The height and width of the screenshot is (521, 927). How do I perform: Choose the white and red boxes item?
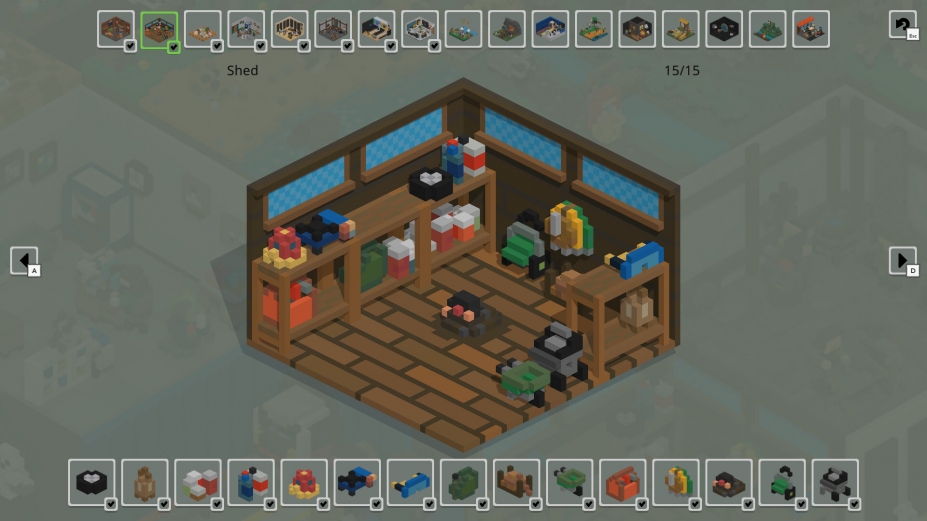pyautogui.click(x=198, y=482)
